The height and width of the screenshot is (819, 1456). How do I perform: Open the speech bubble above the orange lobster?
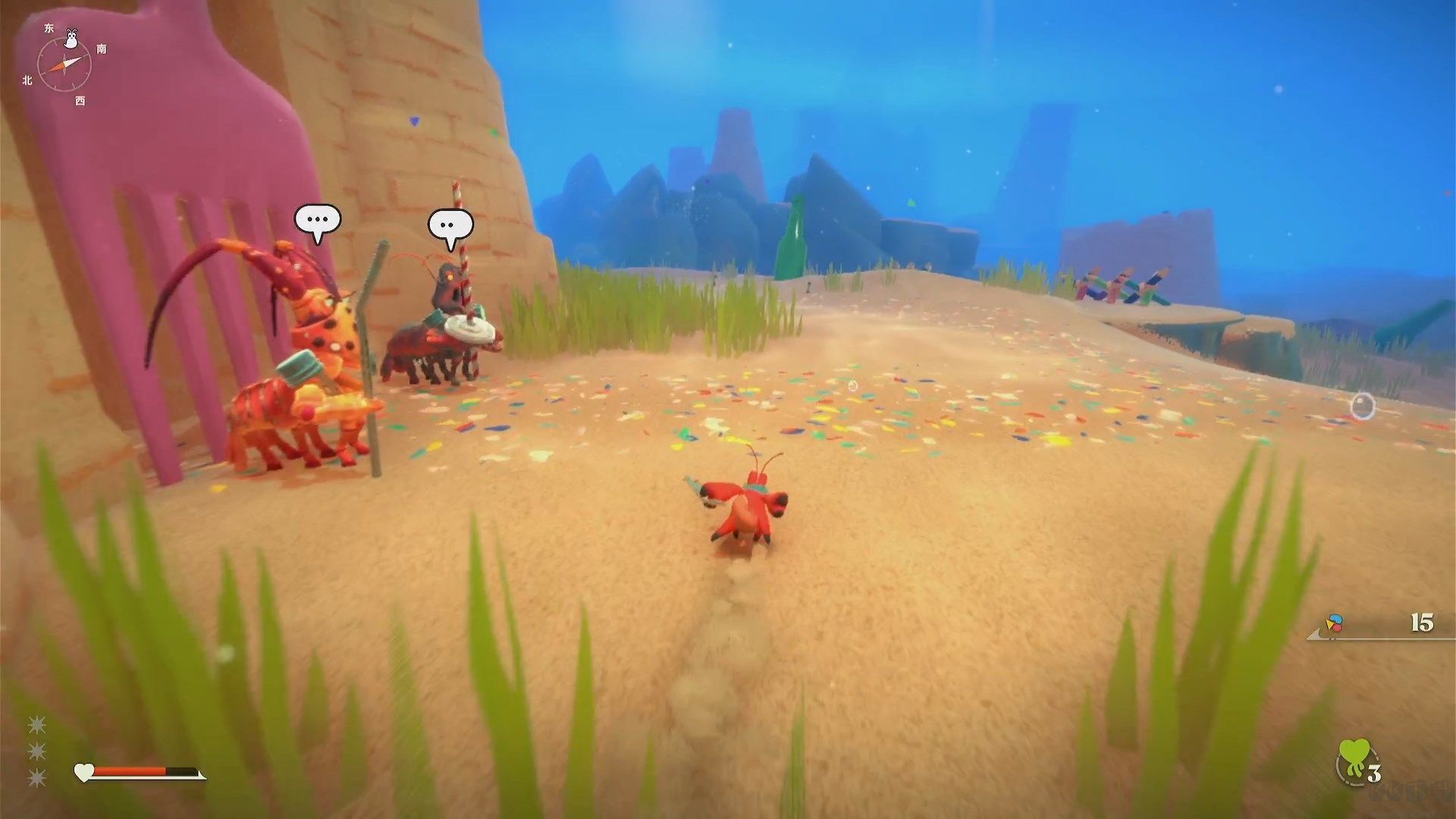tap(317, 221)
